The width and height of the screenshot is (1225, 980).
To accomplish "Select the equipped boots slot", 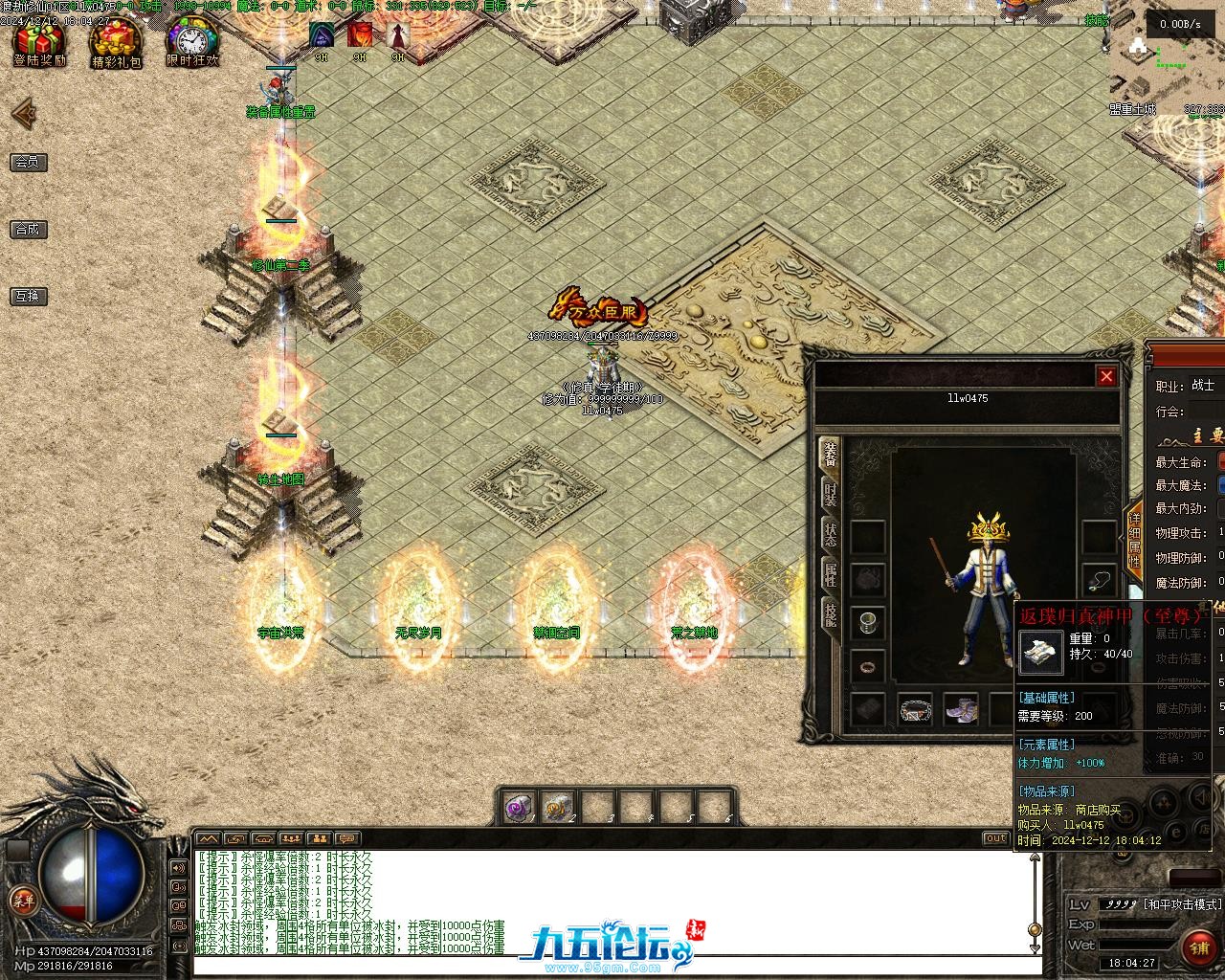I will 961,709.
